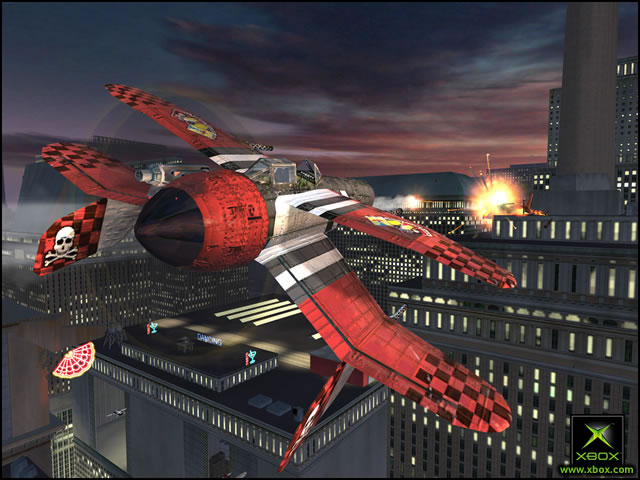Click the Xbox logo watermark
640x480 pixels.
click(596, 438)
